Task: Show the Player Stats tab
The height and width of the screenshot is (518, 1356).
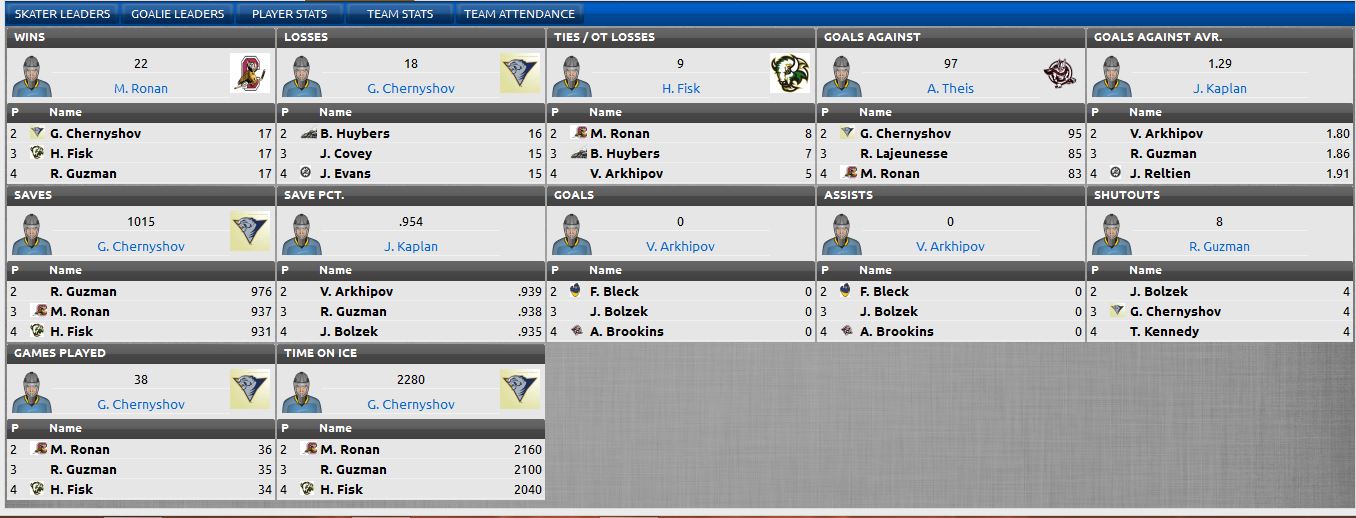Action: (x=289, y=14)
